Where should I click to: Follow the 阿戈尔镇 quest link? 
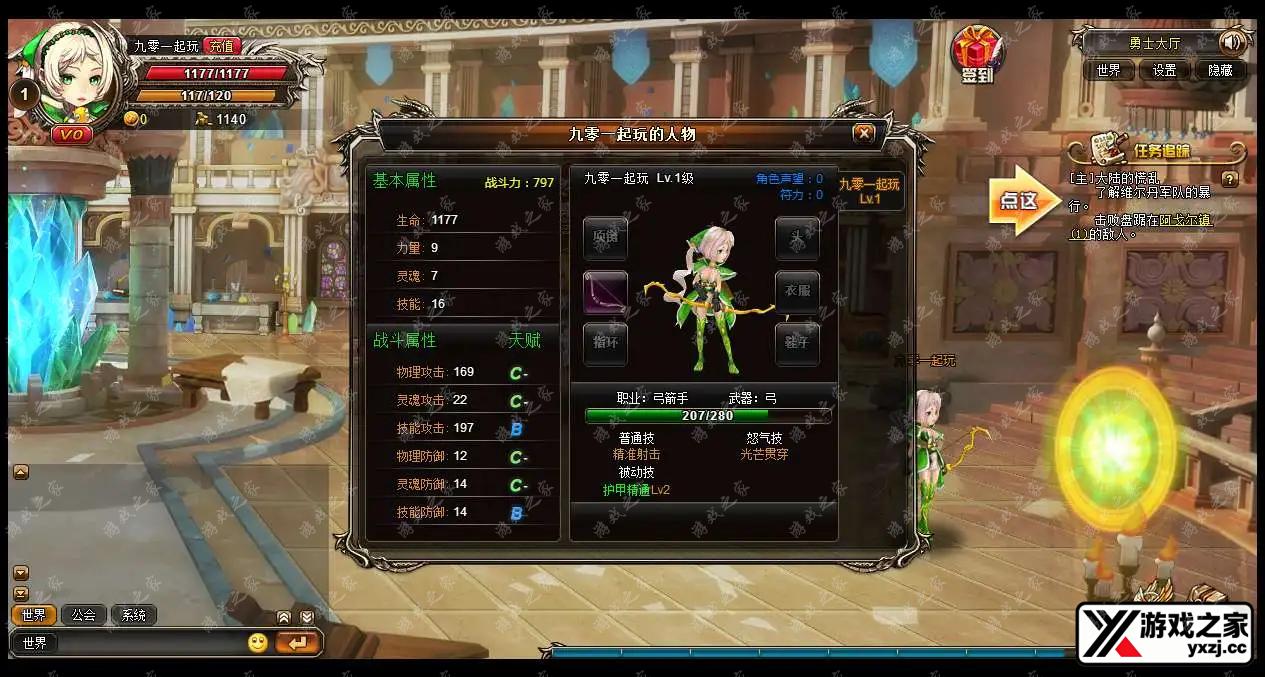point(1186,220)
